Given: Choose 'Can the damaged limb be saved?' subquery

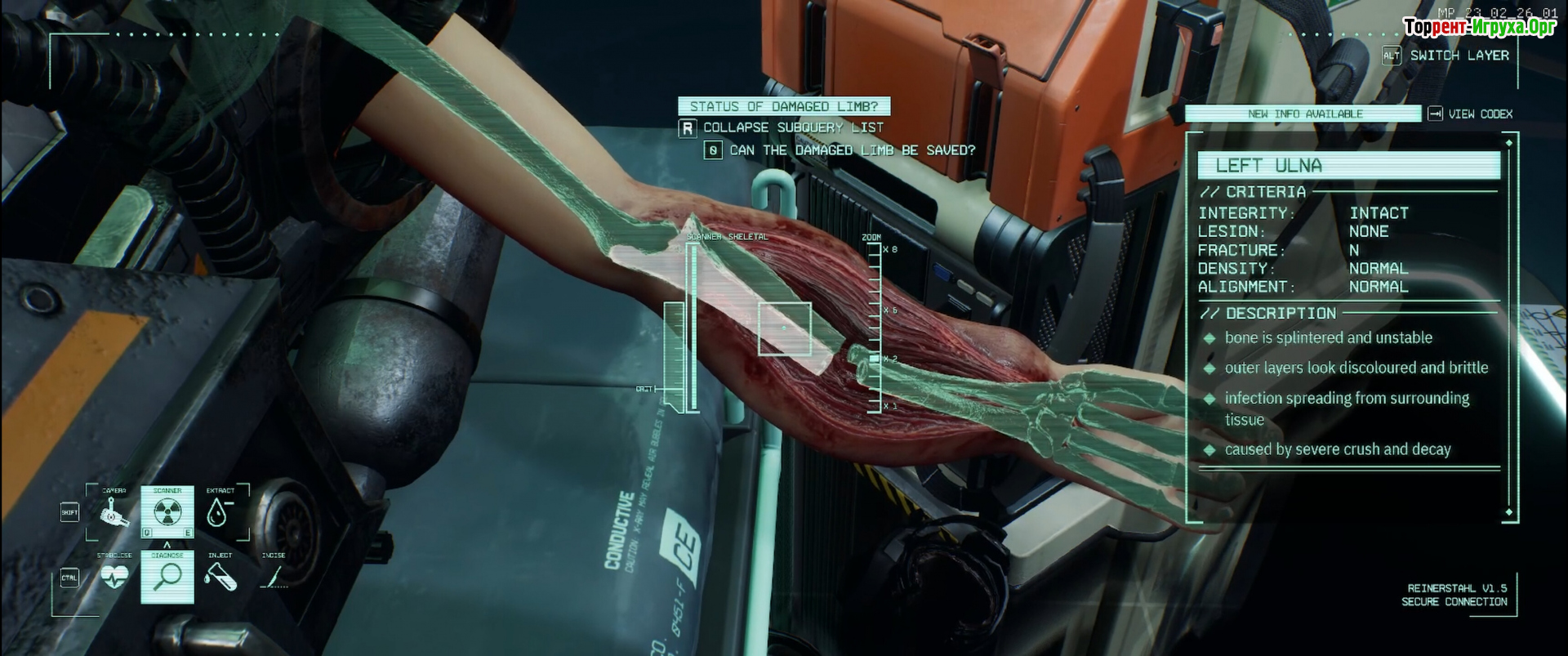Looking at the screenshot, I should point(851,150).
